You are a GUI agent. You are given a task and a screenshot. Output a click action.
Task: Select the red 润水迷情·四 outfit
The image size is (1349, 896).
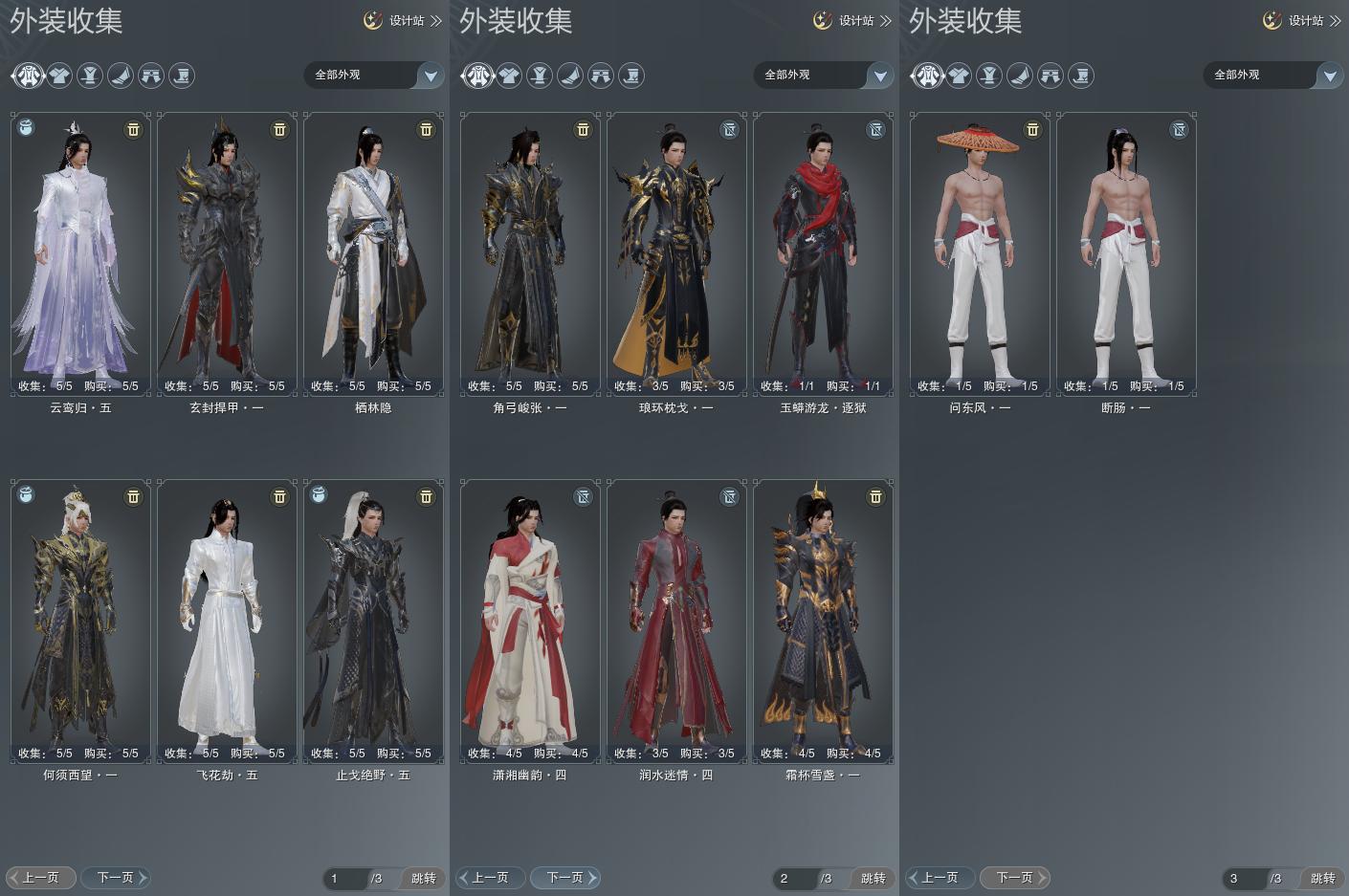676,621
